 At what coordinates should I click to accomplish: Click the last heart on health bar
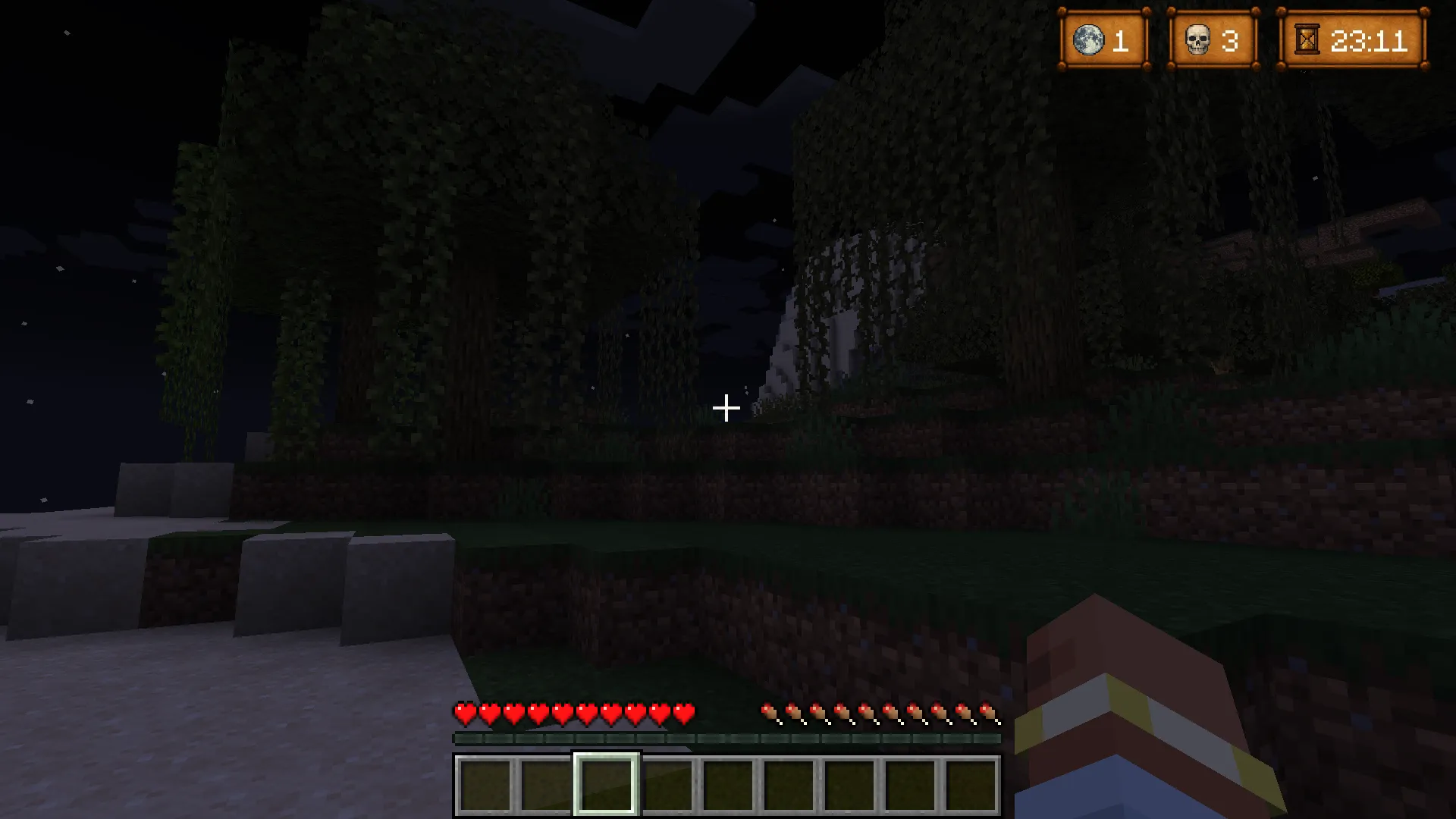[683, 714]
